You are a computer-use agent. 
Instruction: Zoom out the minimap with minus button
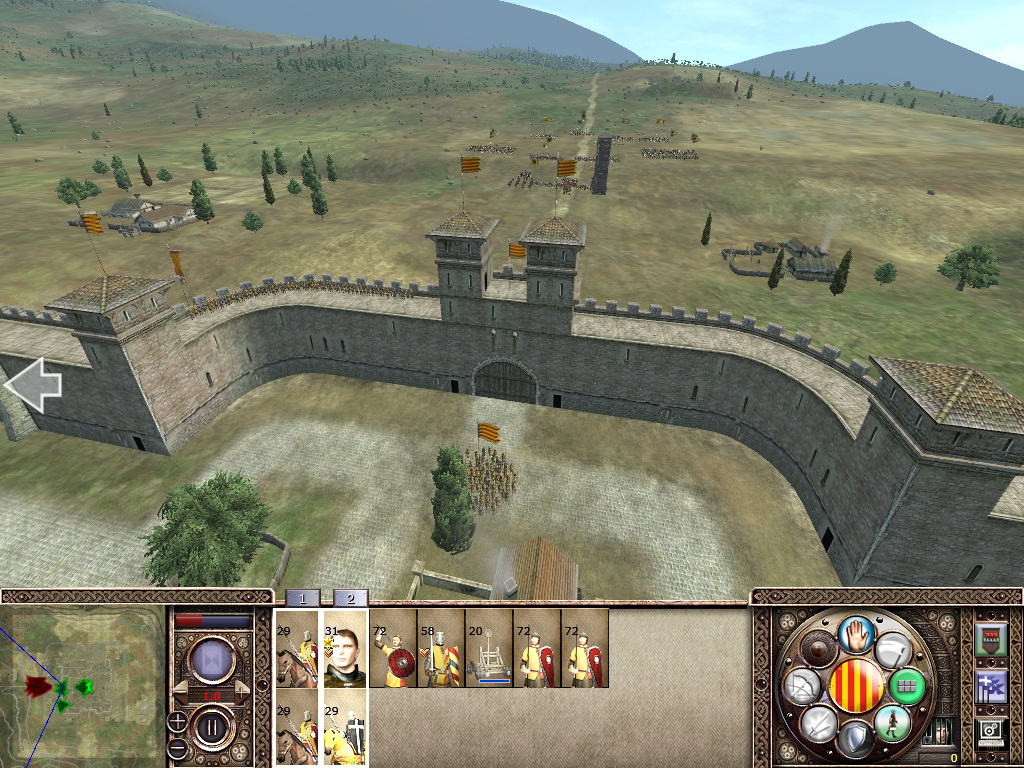(177, 748)
